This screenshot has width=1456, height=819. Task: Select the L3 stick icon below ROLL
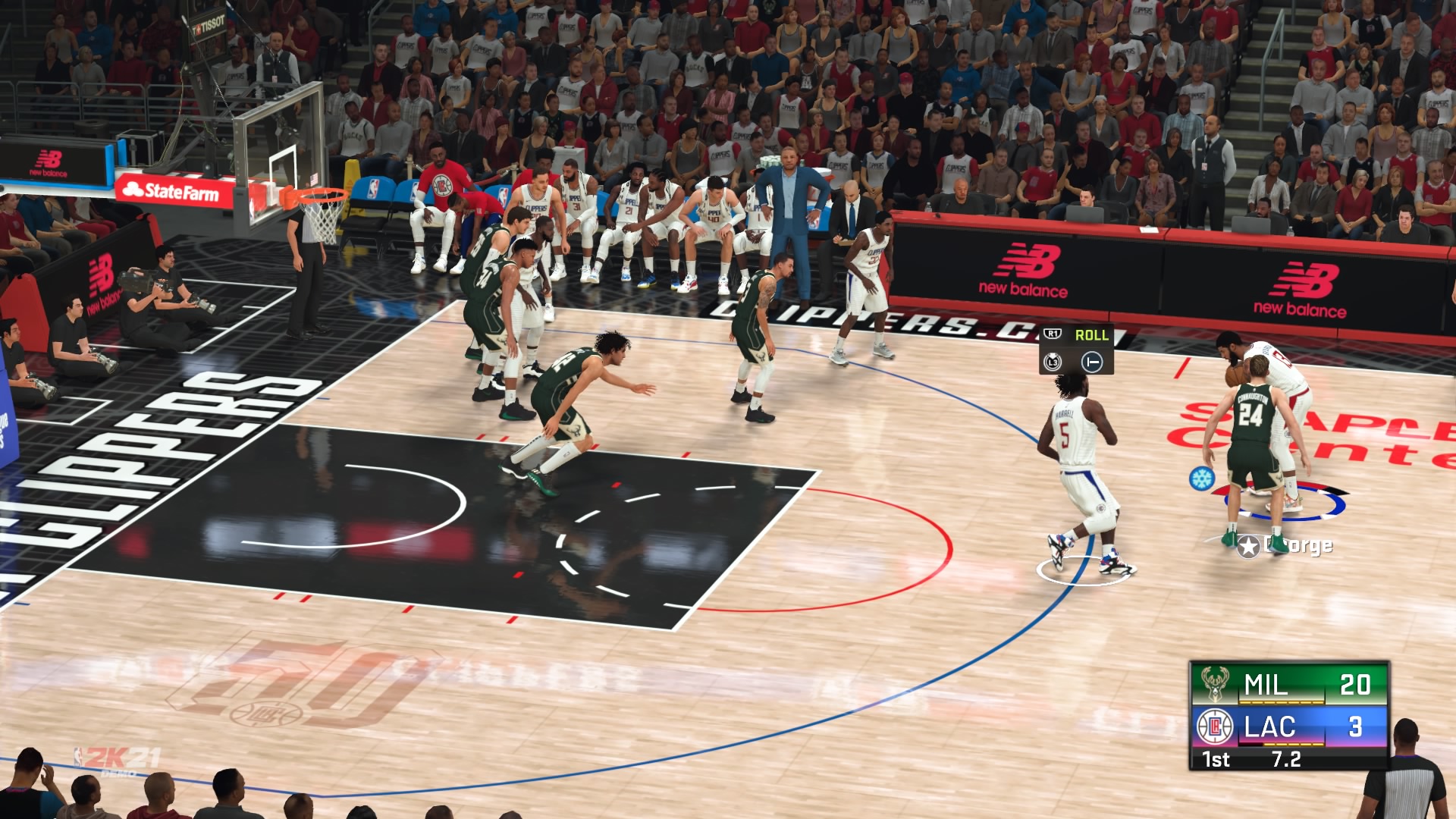coord(1052,362)
